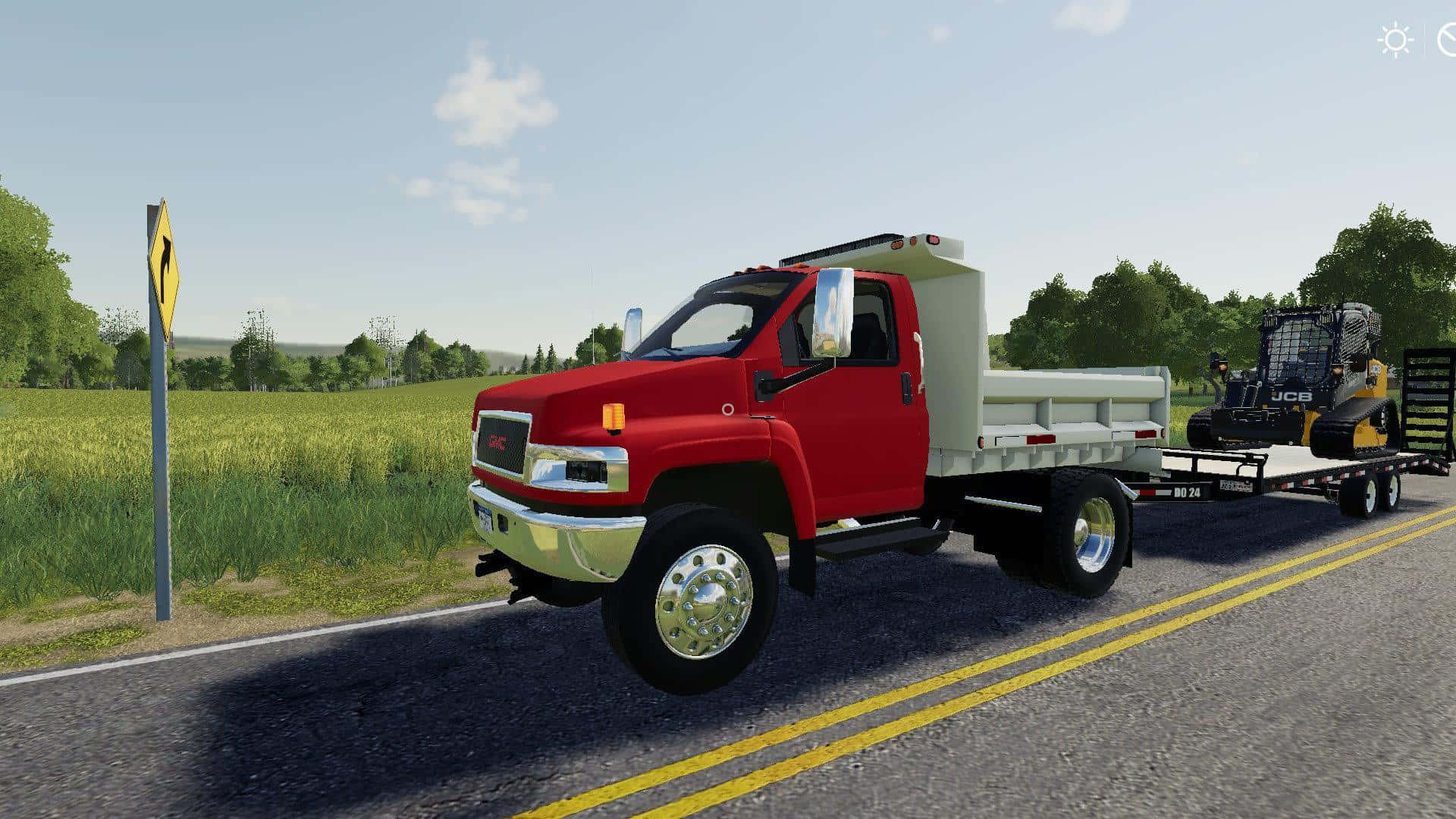Screen dimensions: 1456x819
Task: Click the sun weather icon
Action: click(x=1395, y=40)
